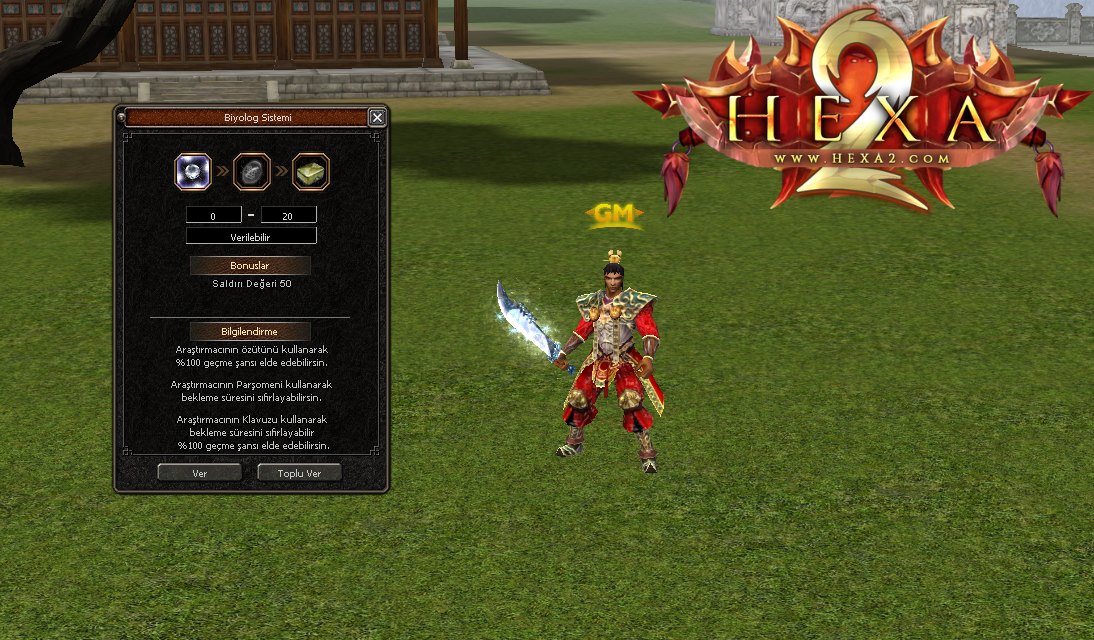Image resolution: width=1094 pixels, height=640 pixels.
Task: Open the Bonuslar section header
Action: coord(250,266)
